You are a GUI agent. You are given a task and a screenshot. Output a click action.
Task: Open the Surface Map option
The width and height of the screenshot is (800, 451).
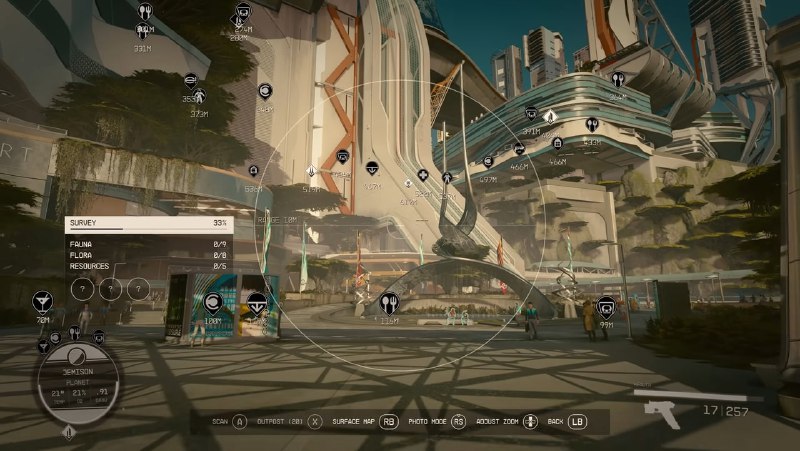353,422
